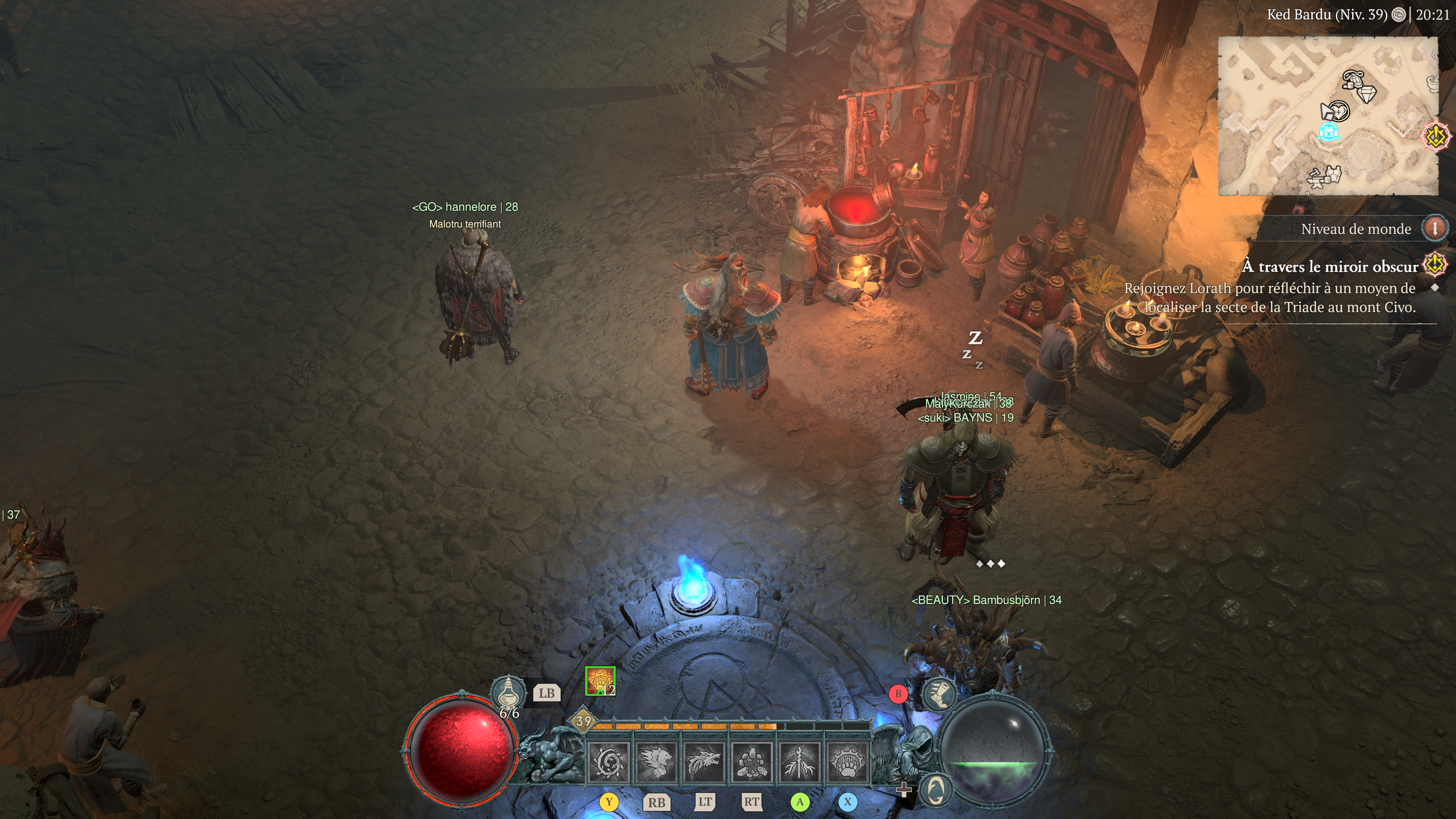Trigger the howling wolf skill
1456x819 pixels.
pyautogui.click(x=704, y=762)
